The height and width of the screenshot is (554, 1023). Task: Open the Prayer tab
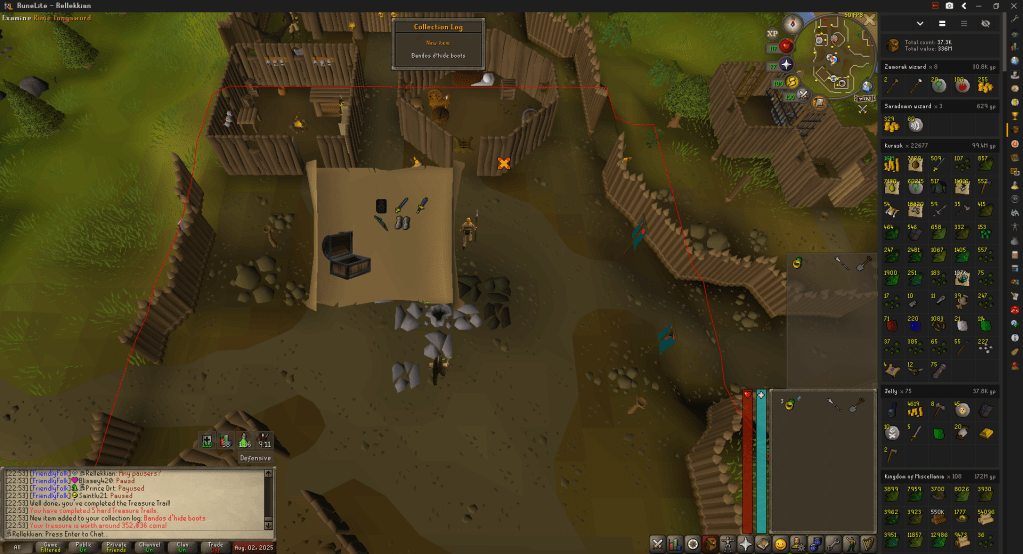pos(745,544)
